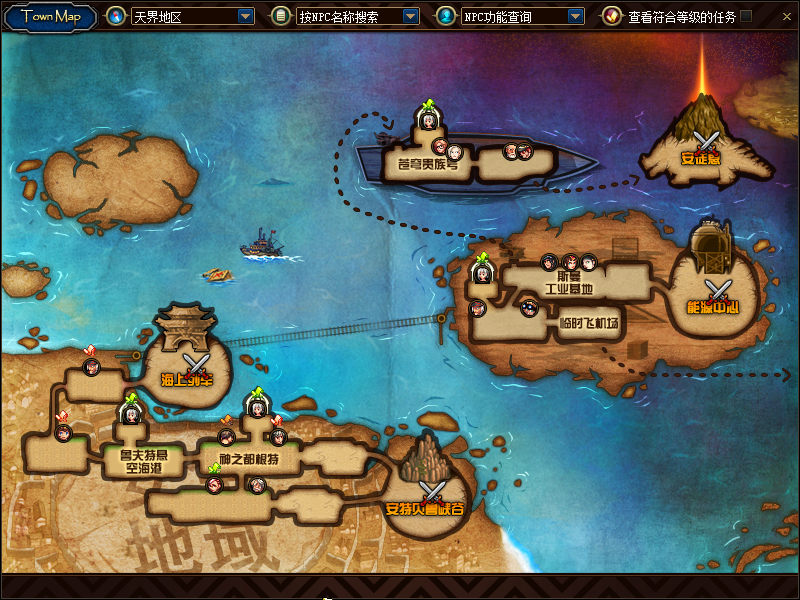The height and width of the screenshot is (600, 800).
Task: Select the 神之都根特 town area
Action: point(249,460)
